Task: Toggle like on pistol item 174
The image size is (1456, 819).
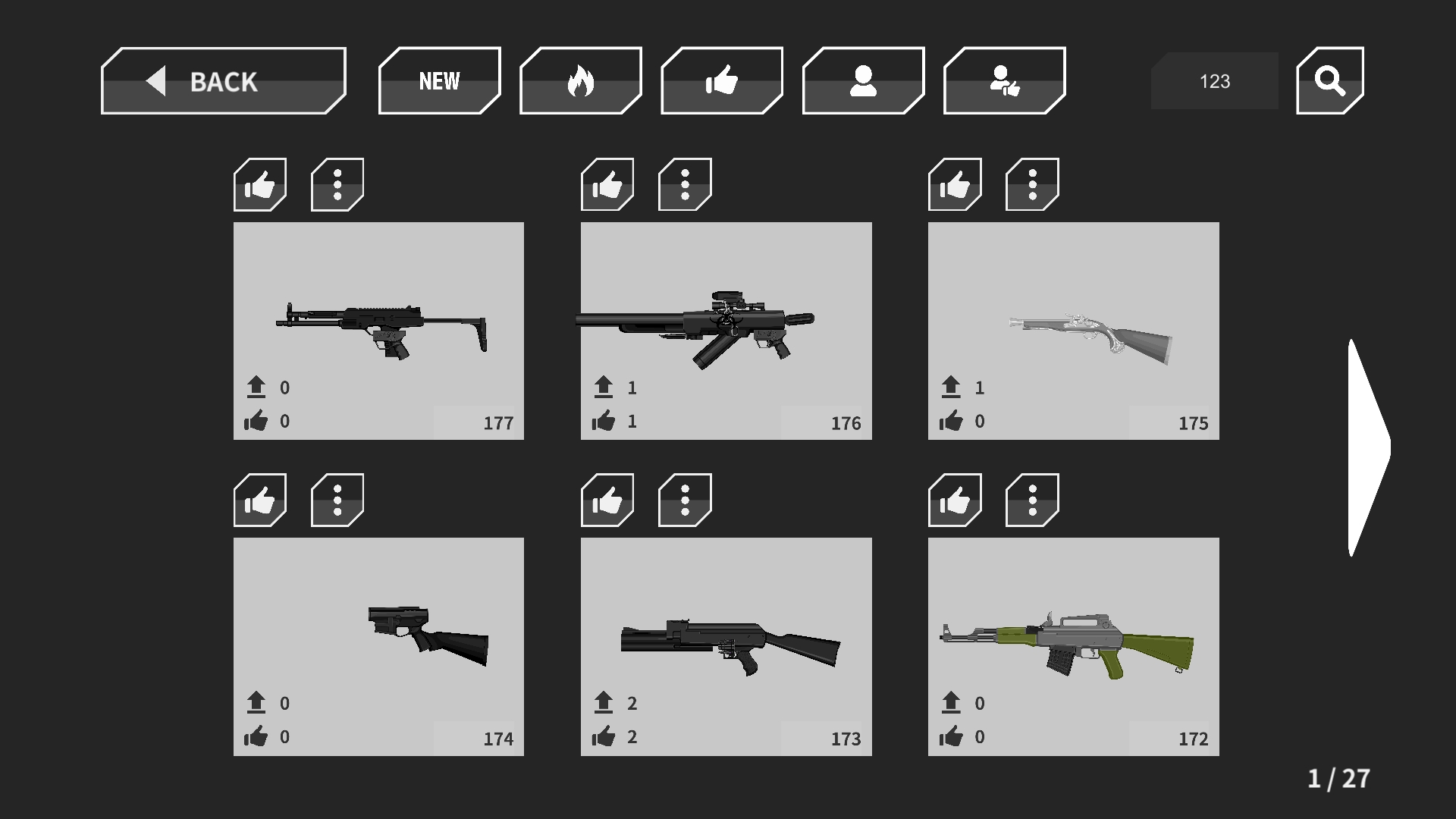Action: click(x=259, y=500)
